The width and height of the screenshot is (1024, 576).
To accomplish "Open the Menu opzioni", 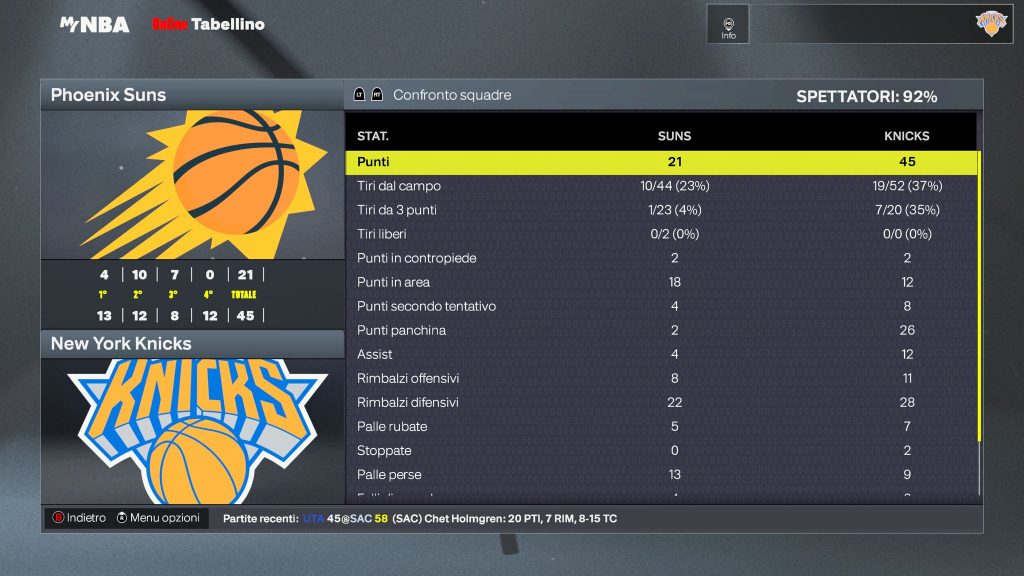I will pos(158,518).
